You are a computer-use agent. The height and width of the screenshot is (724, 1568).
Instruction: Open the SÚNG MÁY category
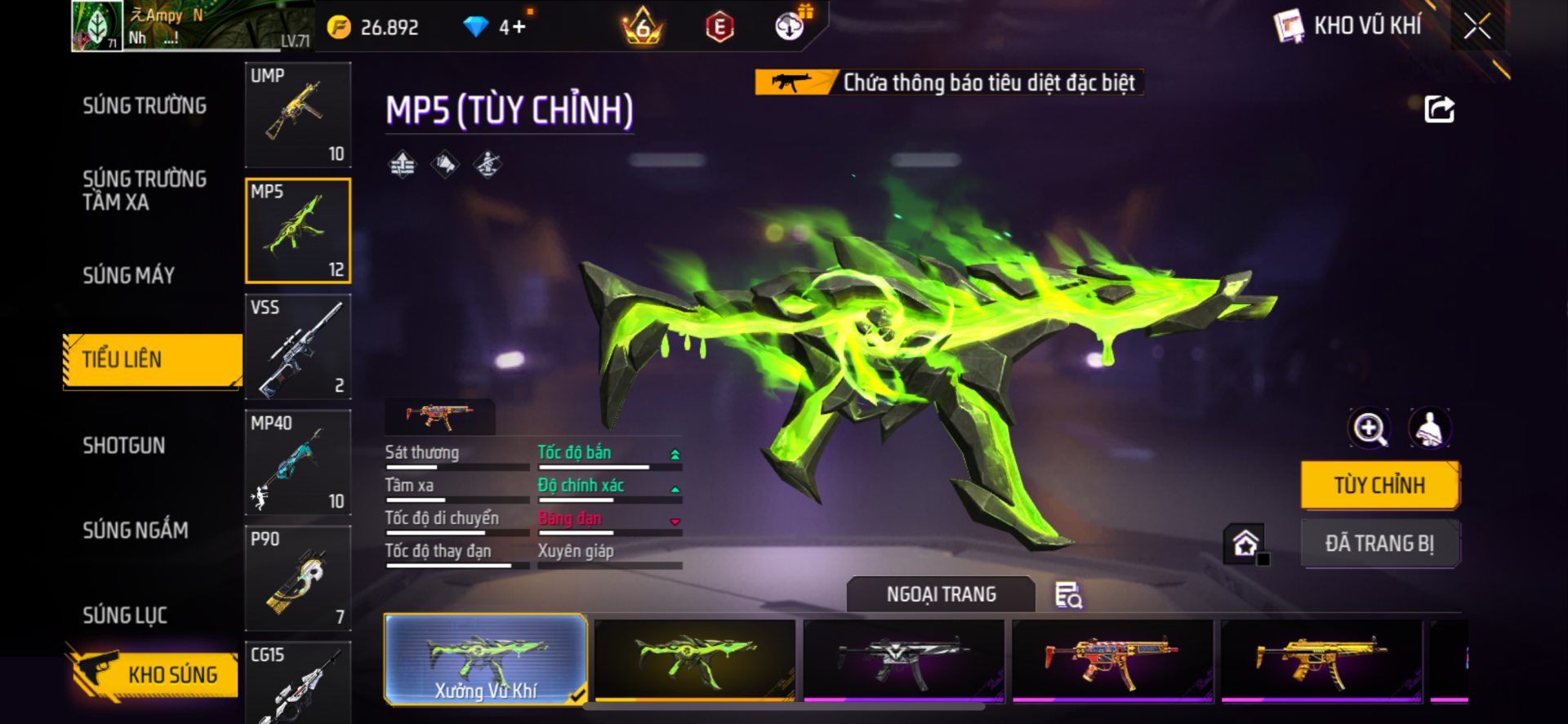[x=129, y=276]
